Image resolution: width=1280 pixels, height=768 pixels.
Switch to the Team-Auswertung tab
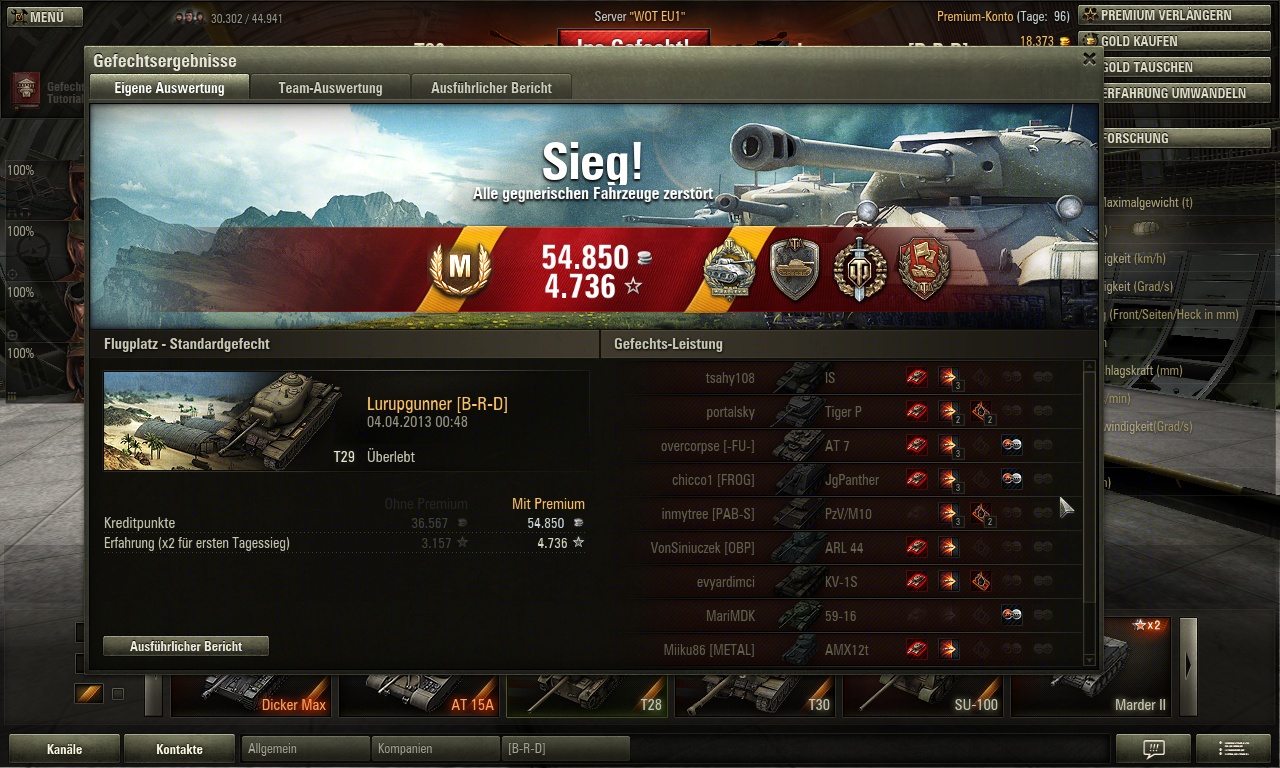click(330, 88)
